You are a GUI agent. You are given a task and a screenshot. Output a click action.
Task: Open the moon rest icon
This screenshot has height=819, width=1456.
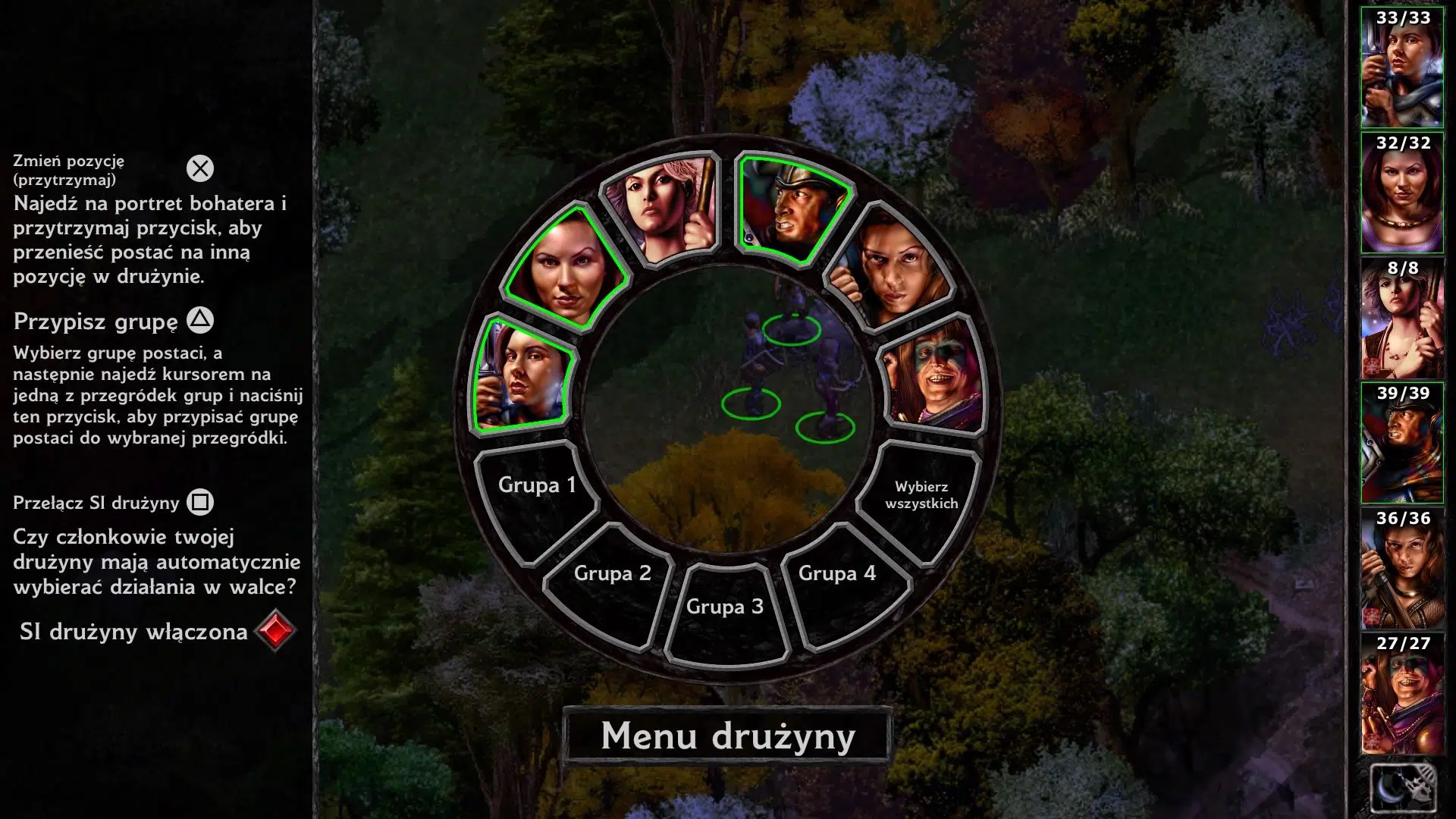coord(1402,789)
